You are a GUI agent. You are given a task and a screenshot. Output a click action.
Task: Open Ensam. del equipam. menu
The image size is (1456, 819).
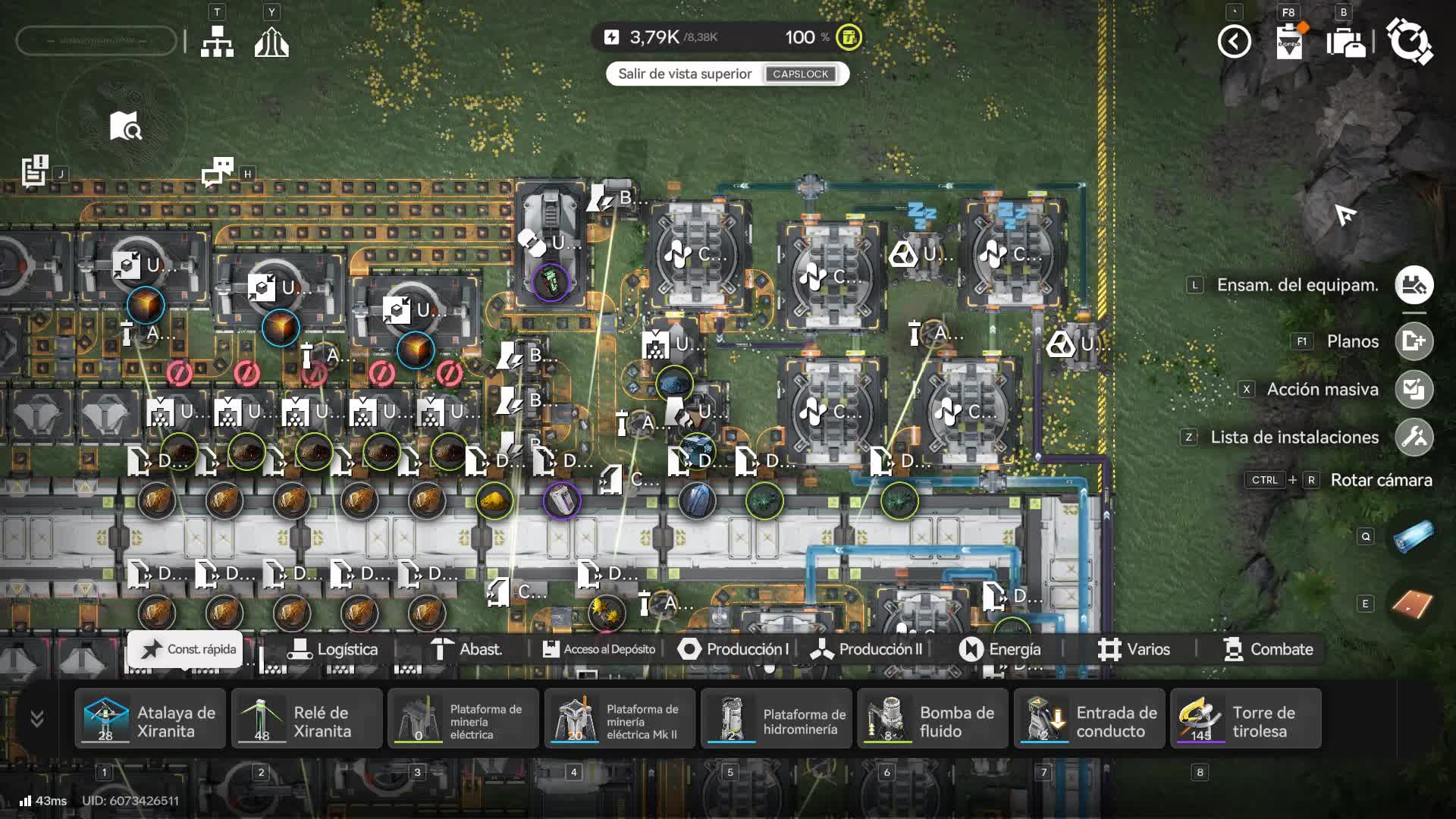tap(1414, 285)
